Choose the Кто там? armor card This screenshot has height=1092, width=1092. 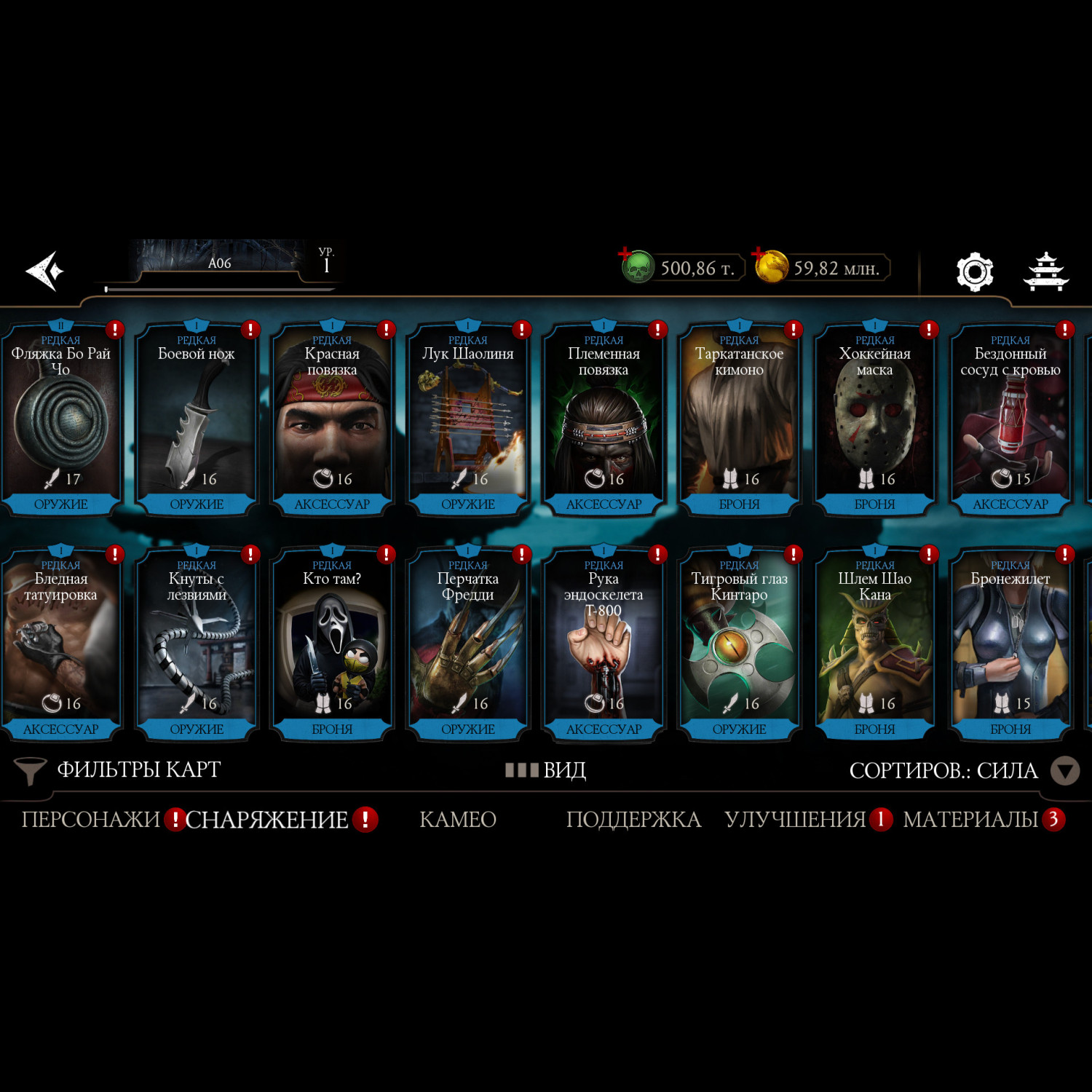[332, 644]
